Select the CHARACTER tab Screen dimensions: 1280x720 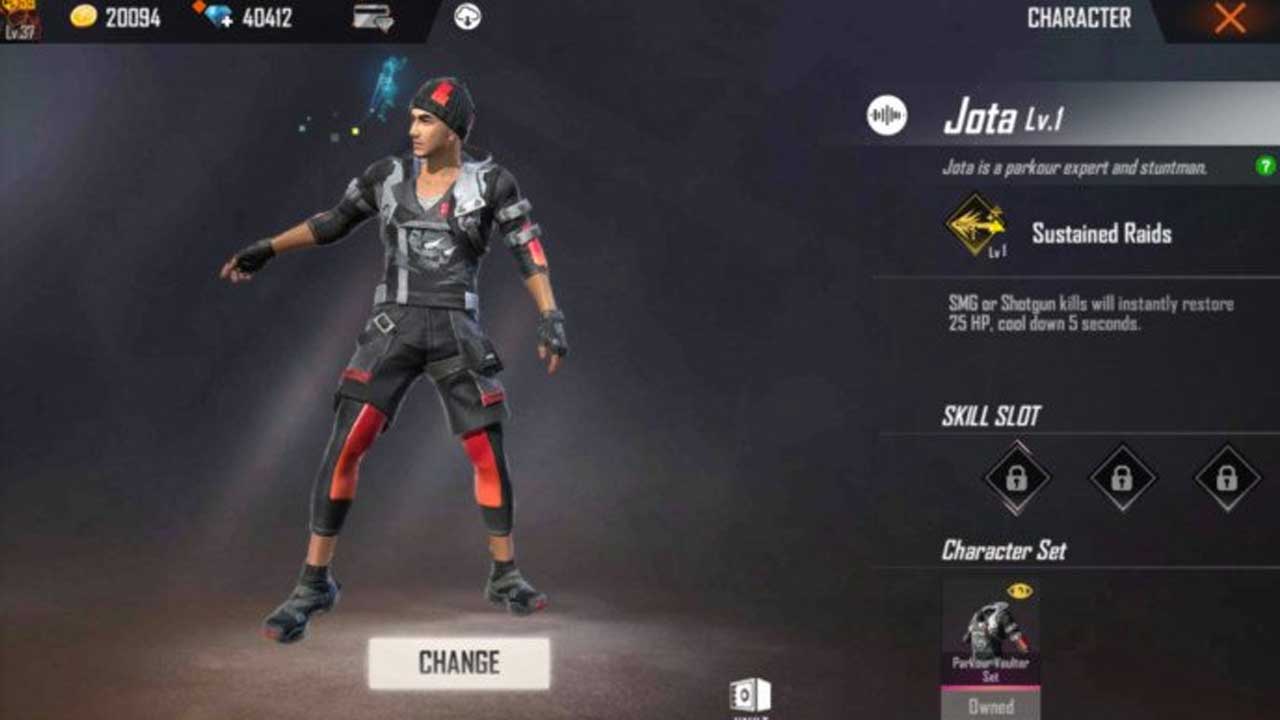[x=1079, y=17]
